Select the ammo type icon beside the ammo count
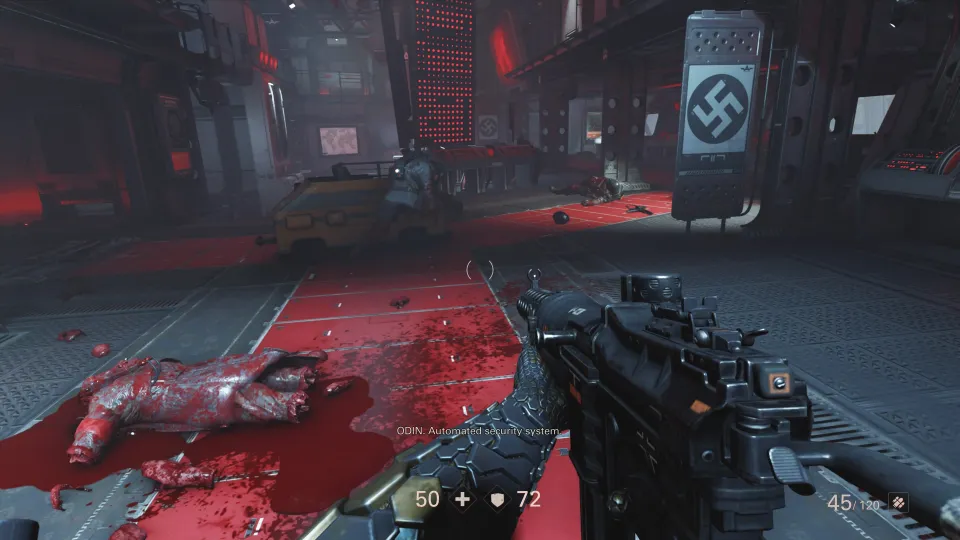This screenshot has height=540, width=960. 897,503
